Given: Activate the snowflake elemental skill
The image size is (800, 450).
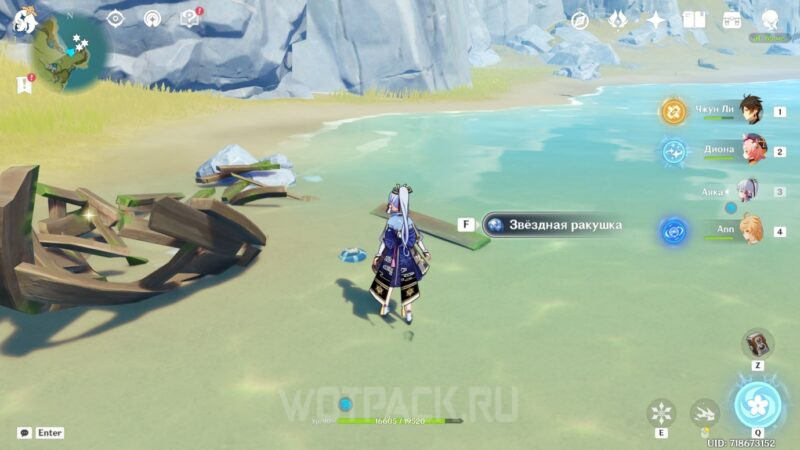Looking at the screenshot, I should coord(661,412).
